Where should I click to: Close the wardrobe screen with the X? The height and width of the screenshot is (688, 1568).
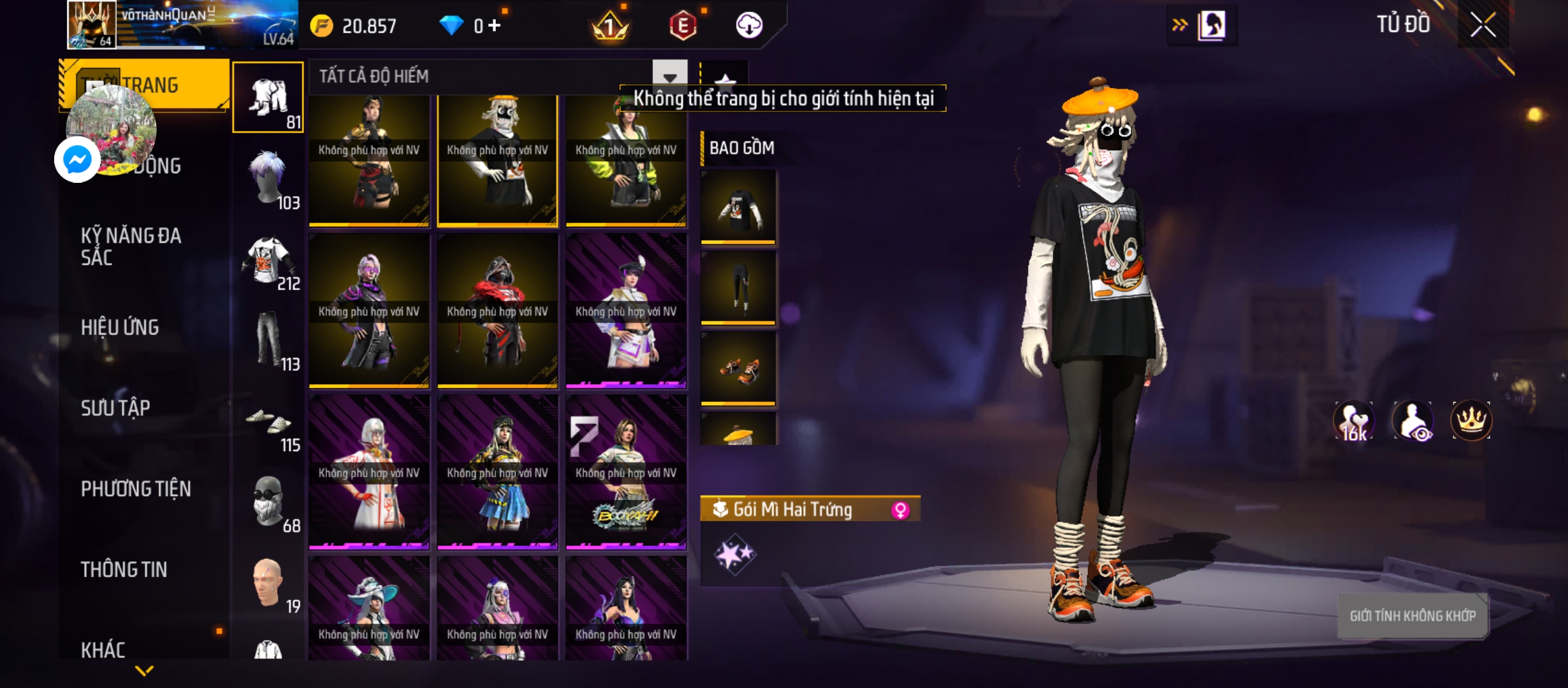tap(1483, 25)
